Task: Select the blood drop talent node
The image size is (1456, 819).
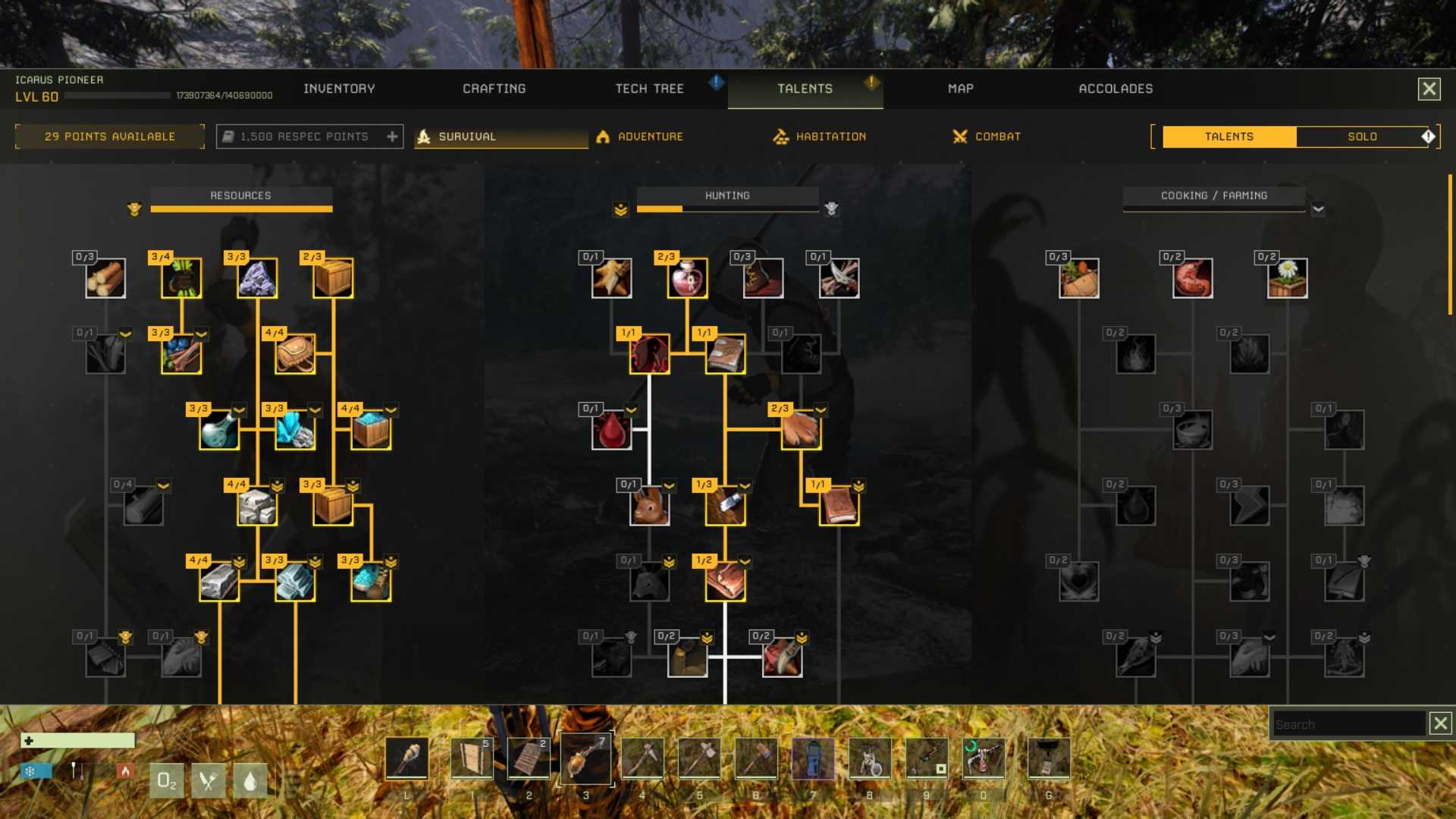Action: pos(612,430)
